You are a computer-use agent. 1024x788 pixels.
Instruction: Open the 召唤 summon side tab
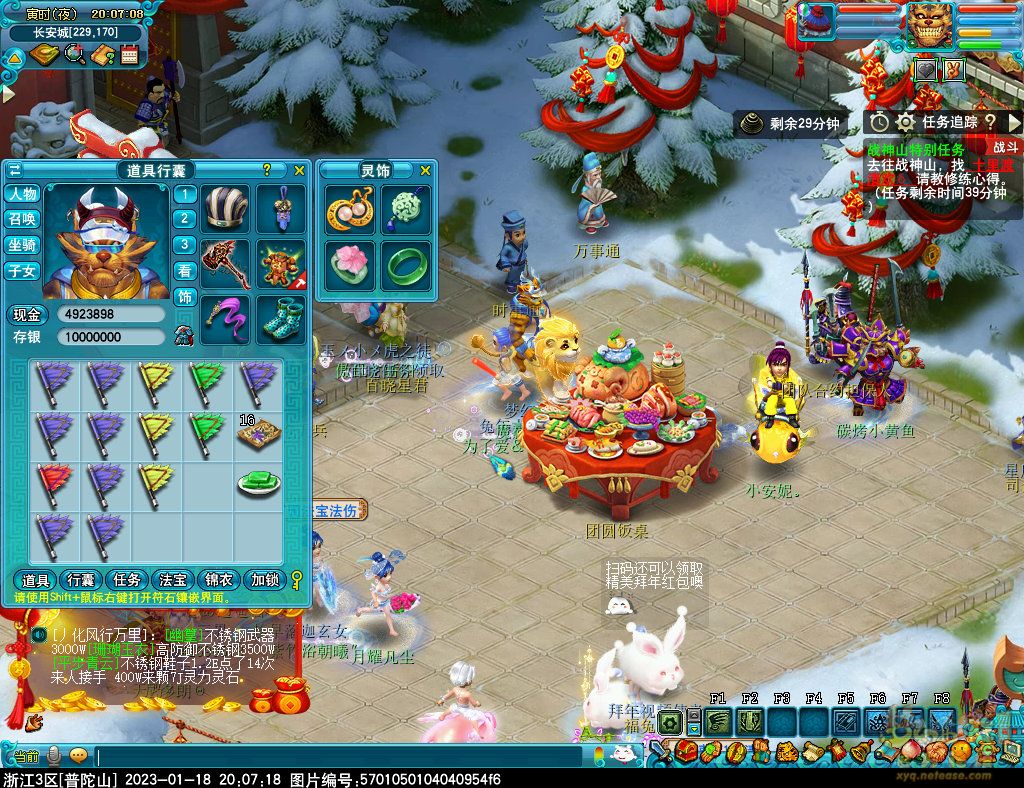(22, 219)
